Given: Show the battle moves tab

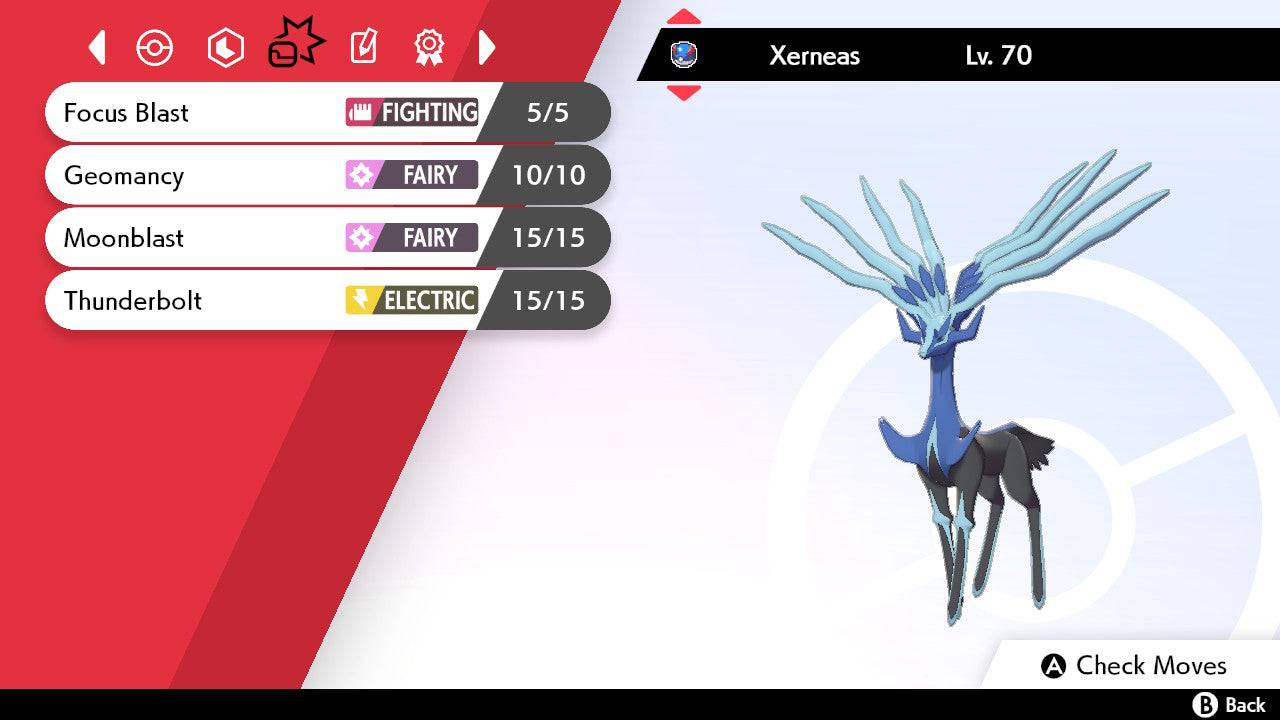Looking at the screenshot, I should pyautogui.click(x=295, y=45).
